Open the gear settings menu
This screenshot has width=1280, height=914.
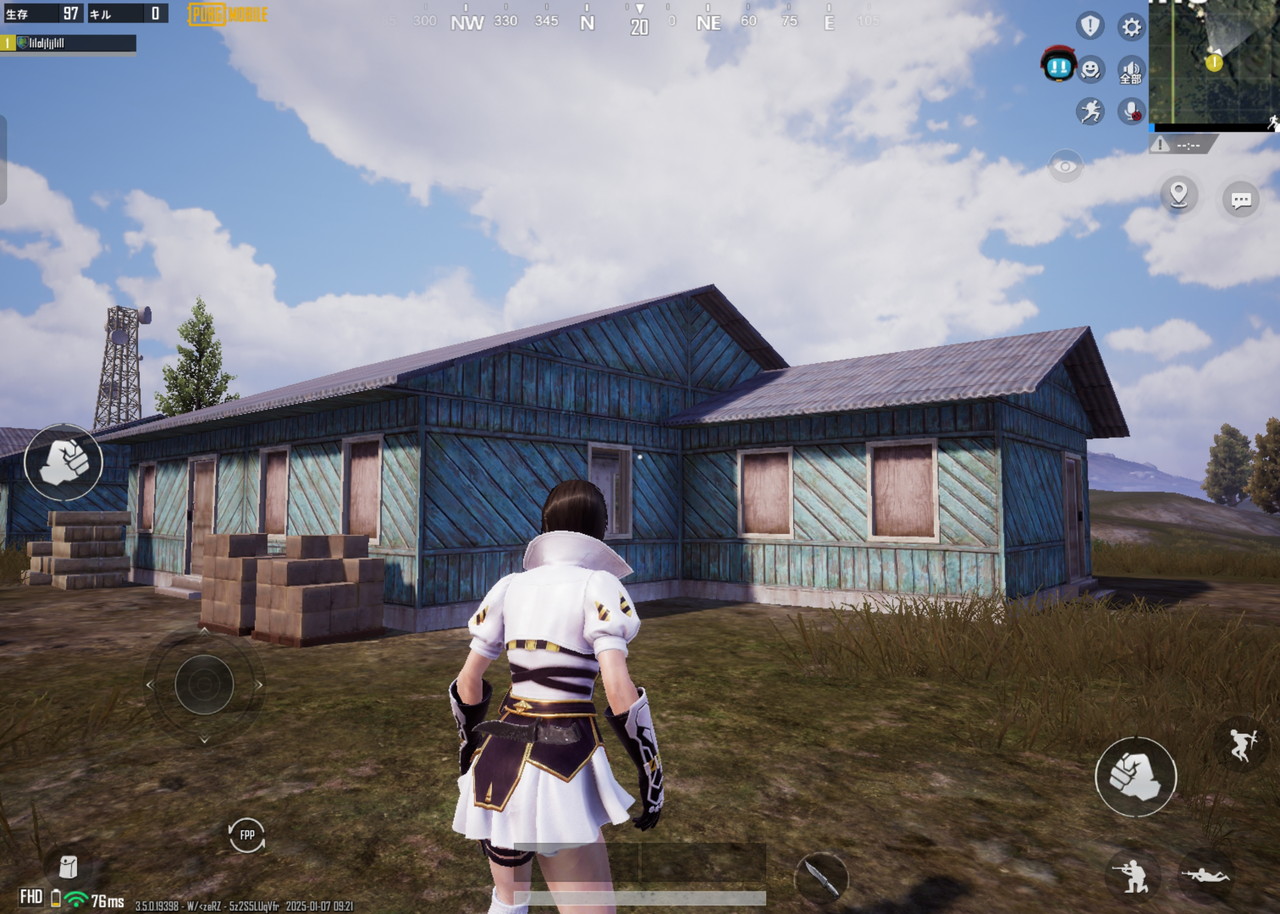1131,27
